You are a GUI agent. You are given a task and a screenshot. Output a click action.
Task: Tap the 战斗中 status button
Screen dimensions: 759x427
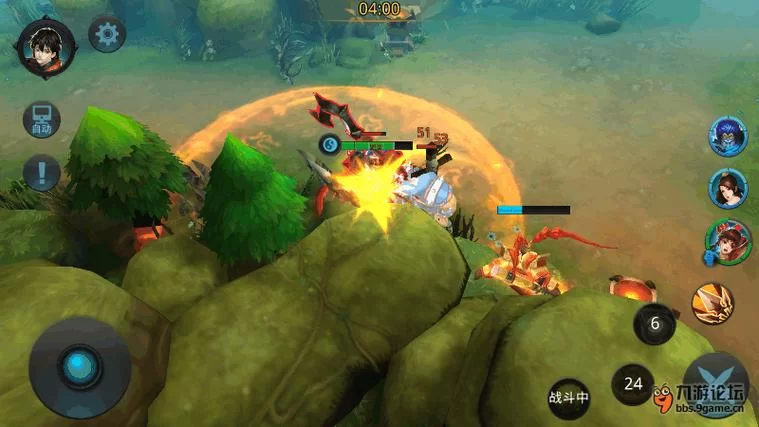click(569, 396)
